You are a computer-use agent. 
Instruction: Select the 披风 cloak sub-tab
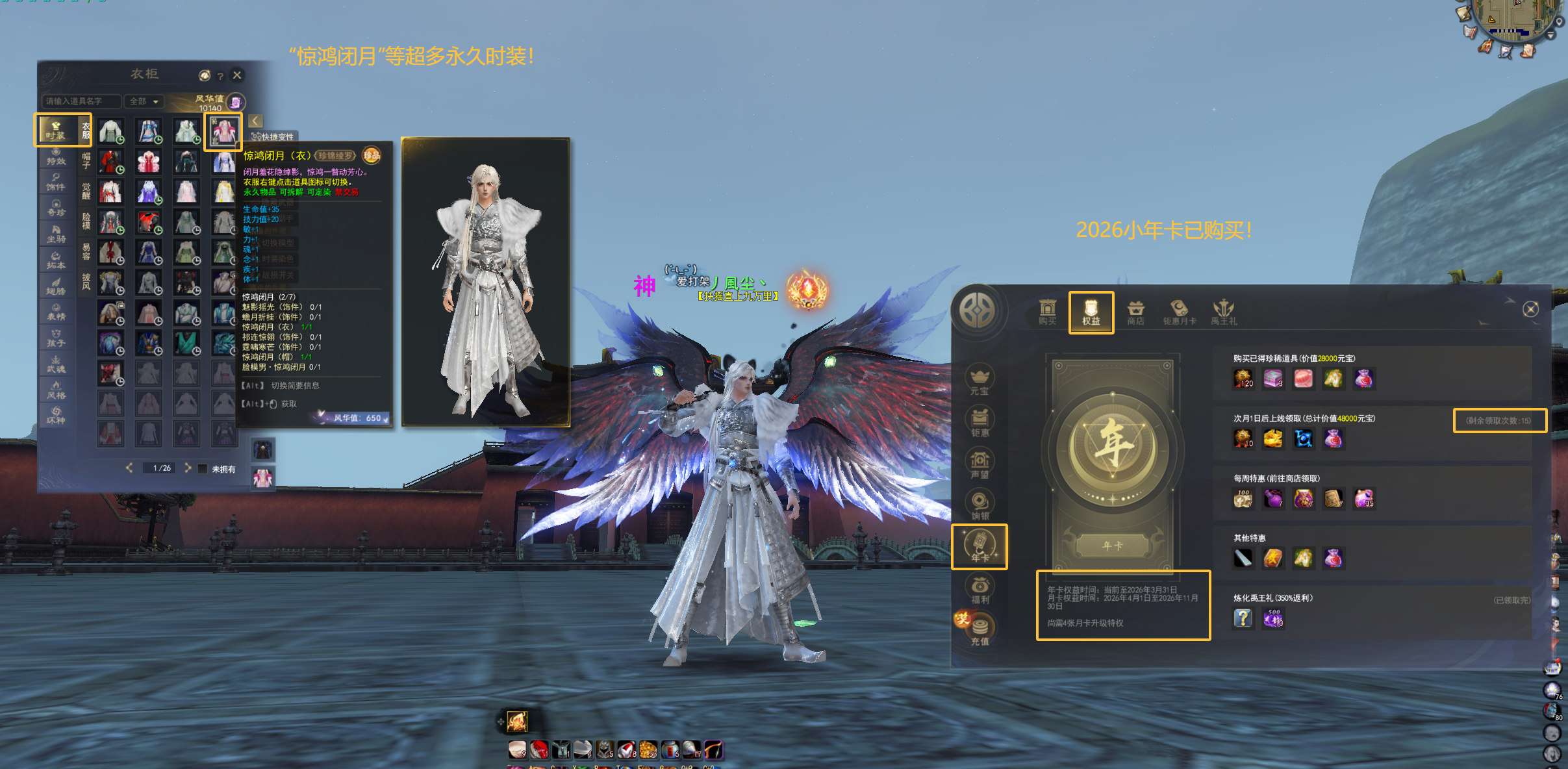click(86, 281)
